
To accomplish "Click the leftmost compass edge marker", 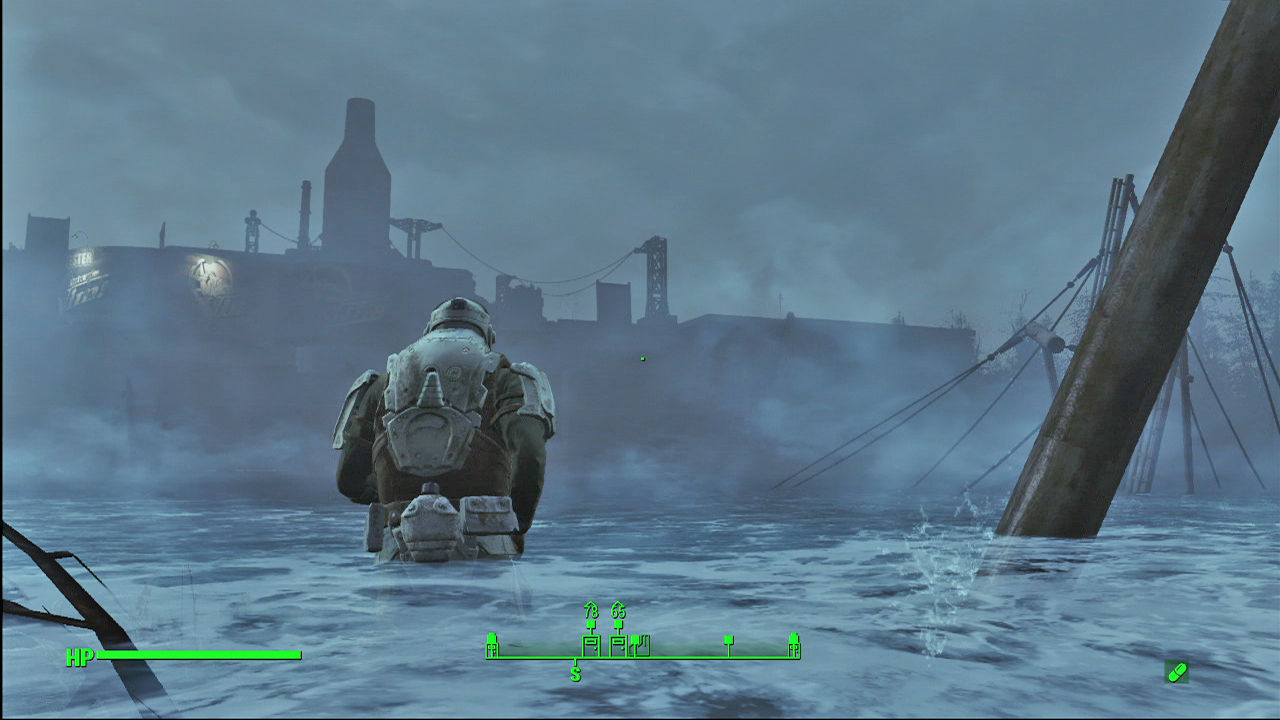I will click(491, 645).
